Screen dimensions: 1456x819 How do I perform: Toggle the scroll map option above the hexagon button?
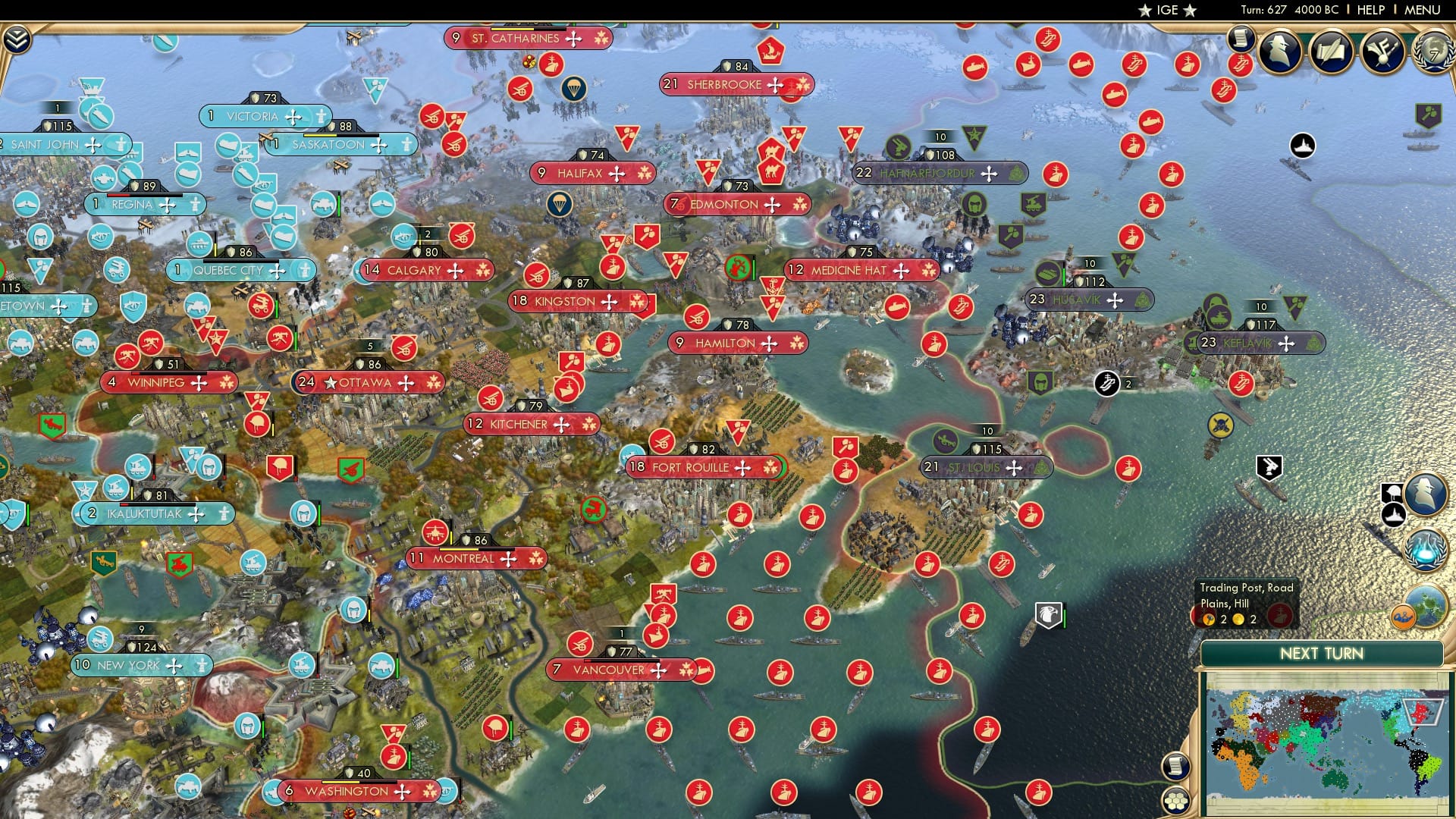pyautogui.click(x=1175, y=767)
